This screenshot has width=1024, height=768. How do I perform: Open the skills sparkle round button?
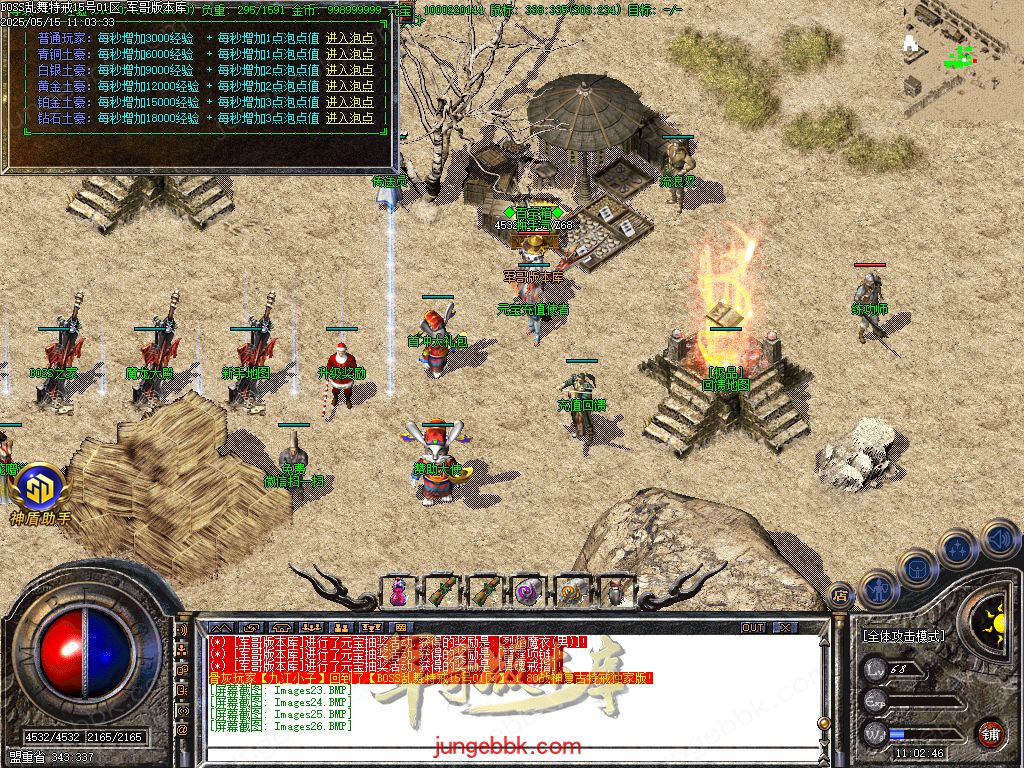coord(958,548)
